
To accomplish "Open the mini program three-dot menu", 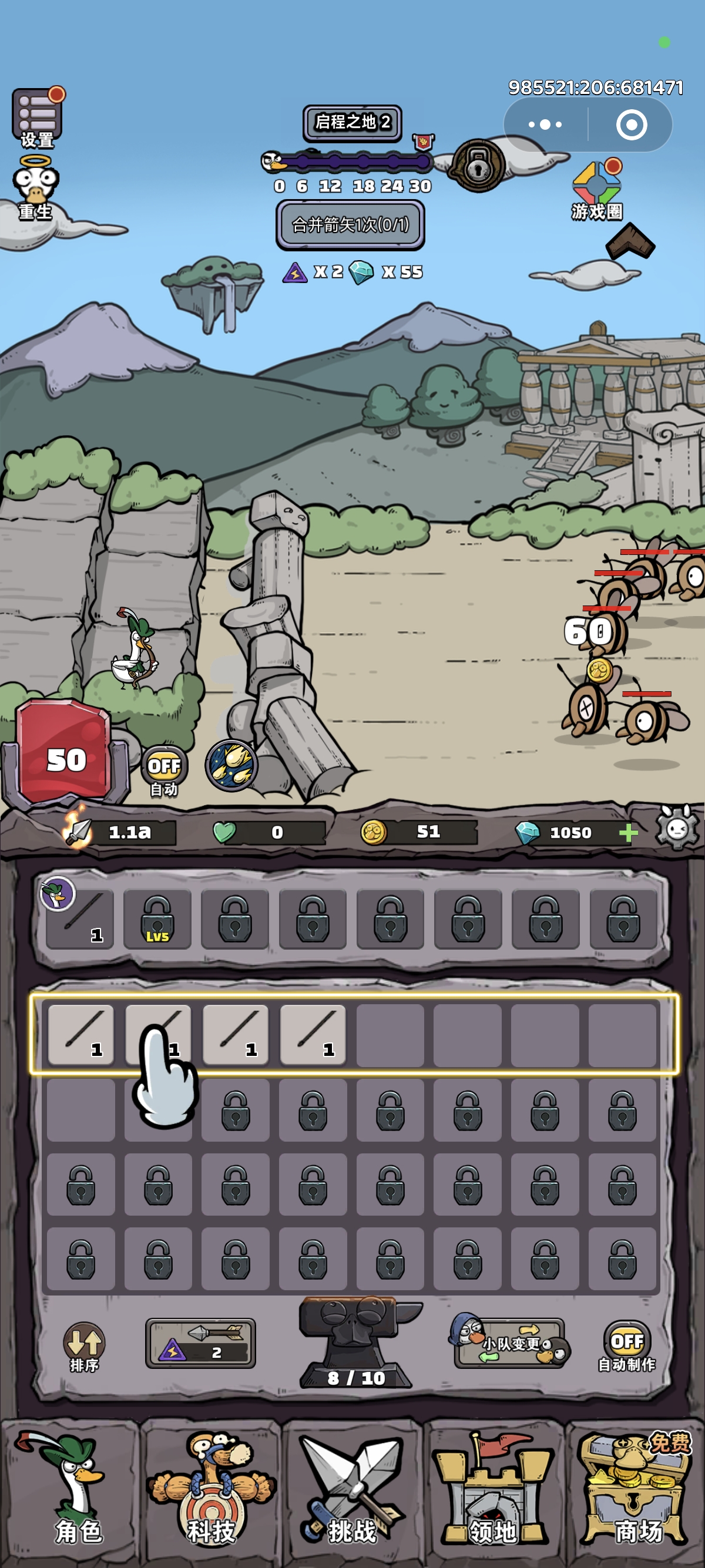I will point(545,125).
